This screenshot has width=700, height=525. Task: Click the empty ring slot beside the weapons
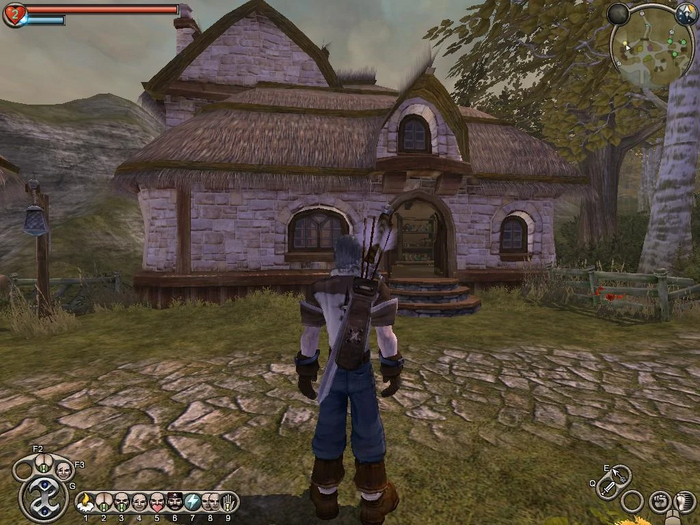click(632, 501)
